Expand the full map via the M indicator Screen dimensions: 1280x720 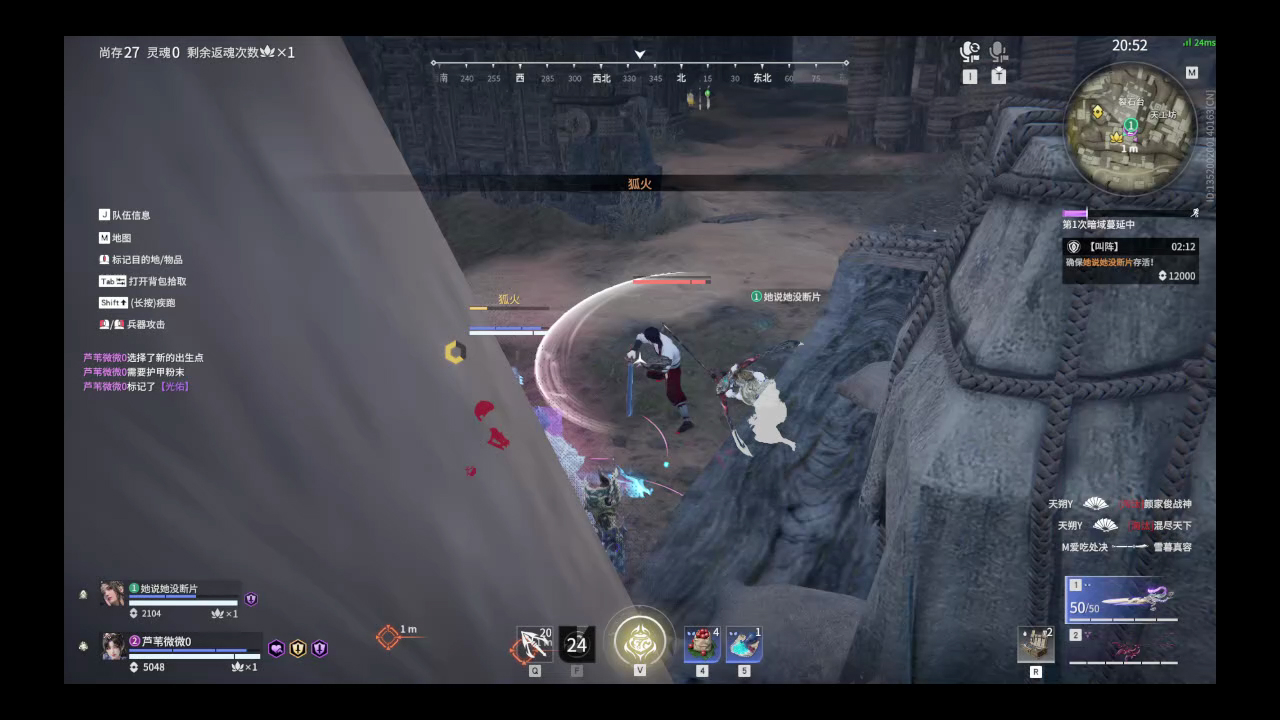click(1190, 72)
